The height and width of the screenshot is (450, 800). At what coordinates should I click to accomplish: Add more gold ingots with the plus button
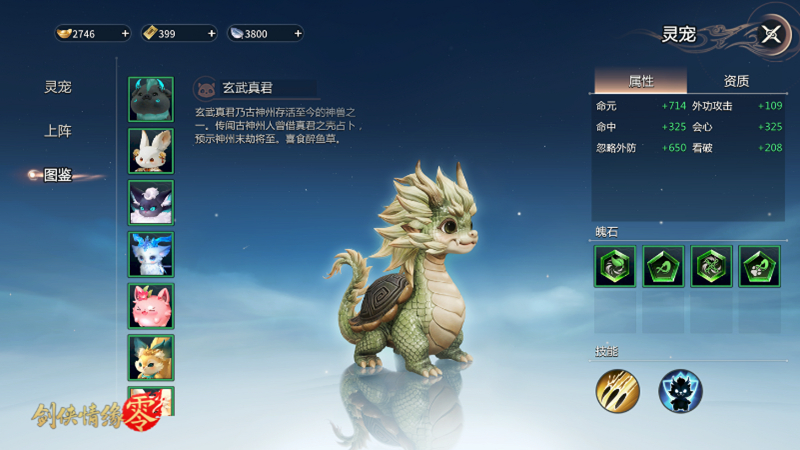(x=125, y=34)
